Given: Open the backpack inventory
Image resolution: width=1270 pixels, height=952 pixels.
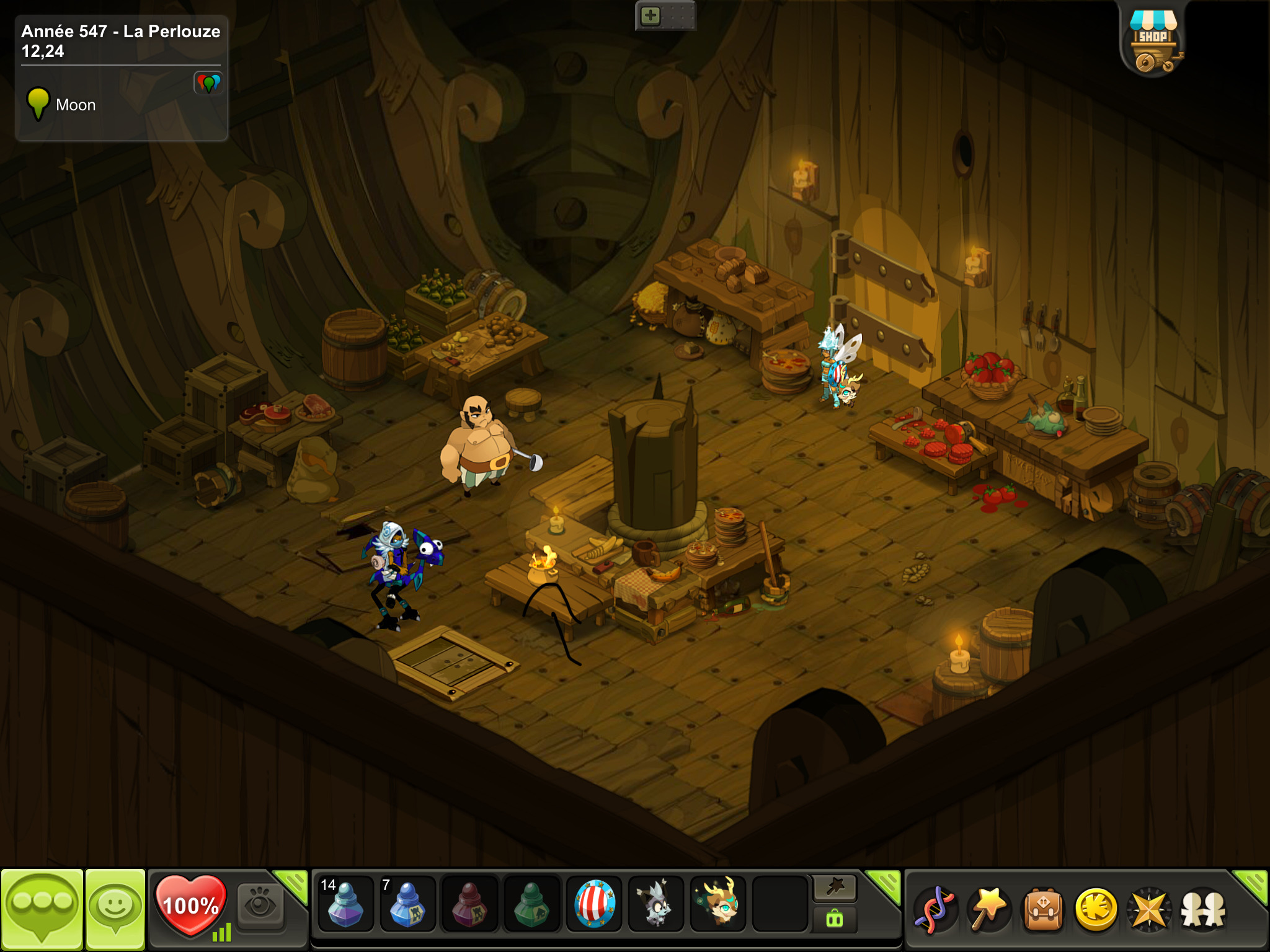Looking at the screenshot, I should coord(1043,910).
